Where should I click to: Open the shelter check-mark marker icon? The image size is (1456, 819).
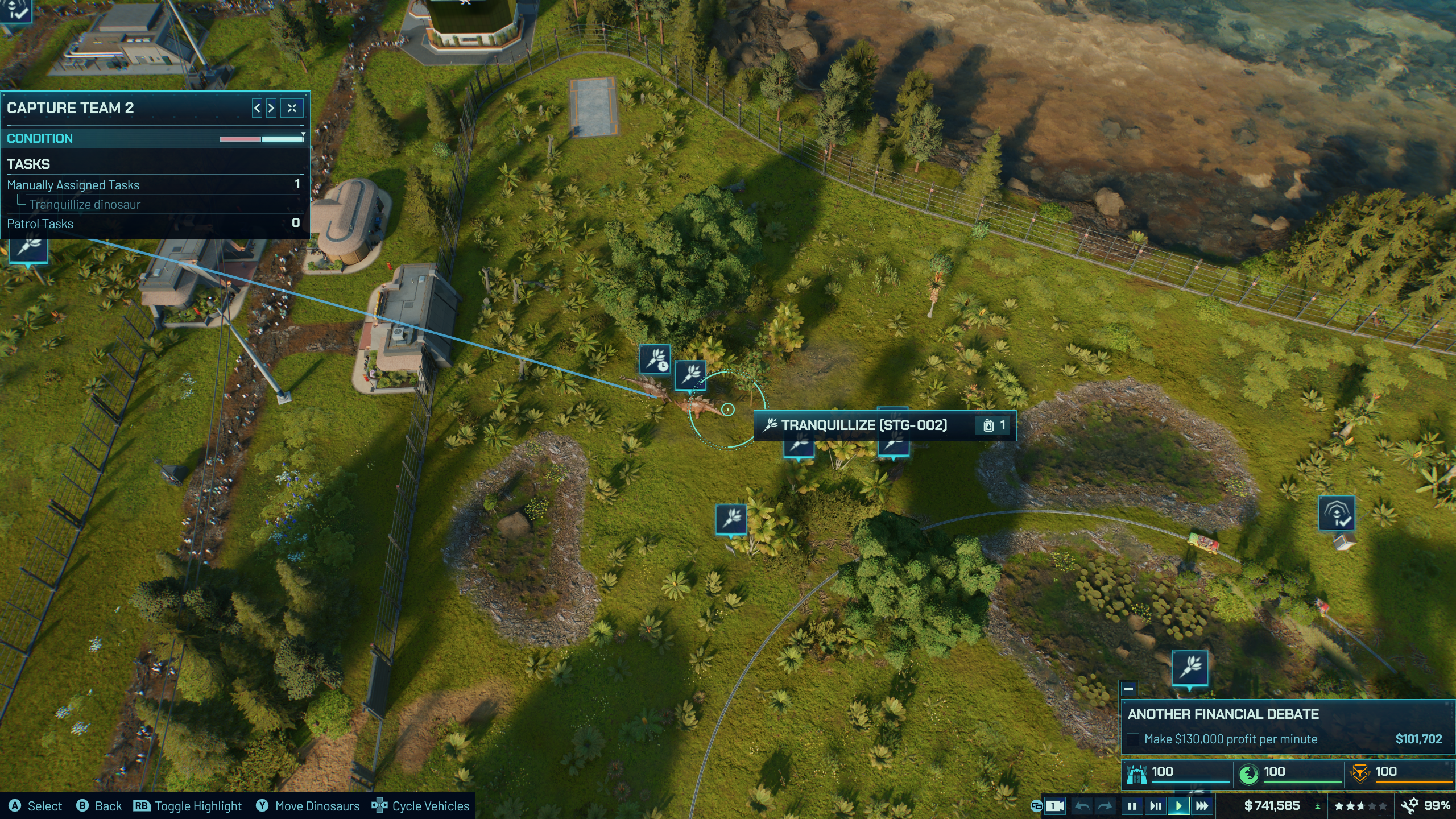tap(1337, 513)
